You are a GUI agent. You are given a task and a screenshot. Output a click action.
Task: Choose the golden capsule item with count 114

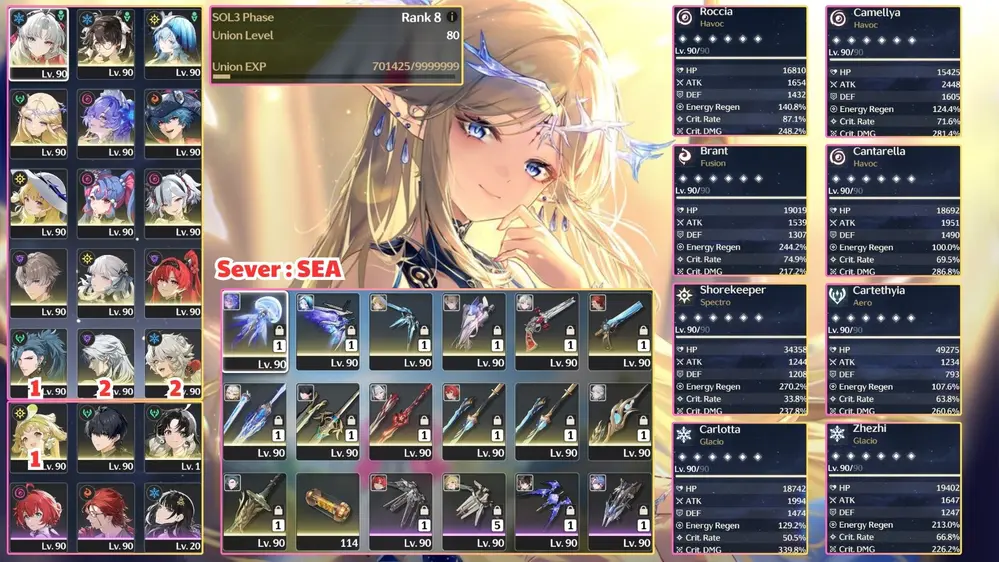(x=328, y=511)
